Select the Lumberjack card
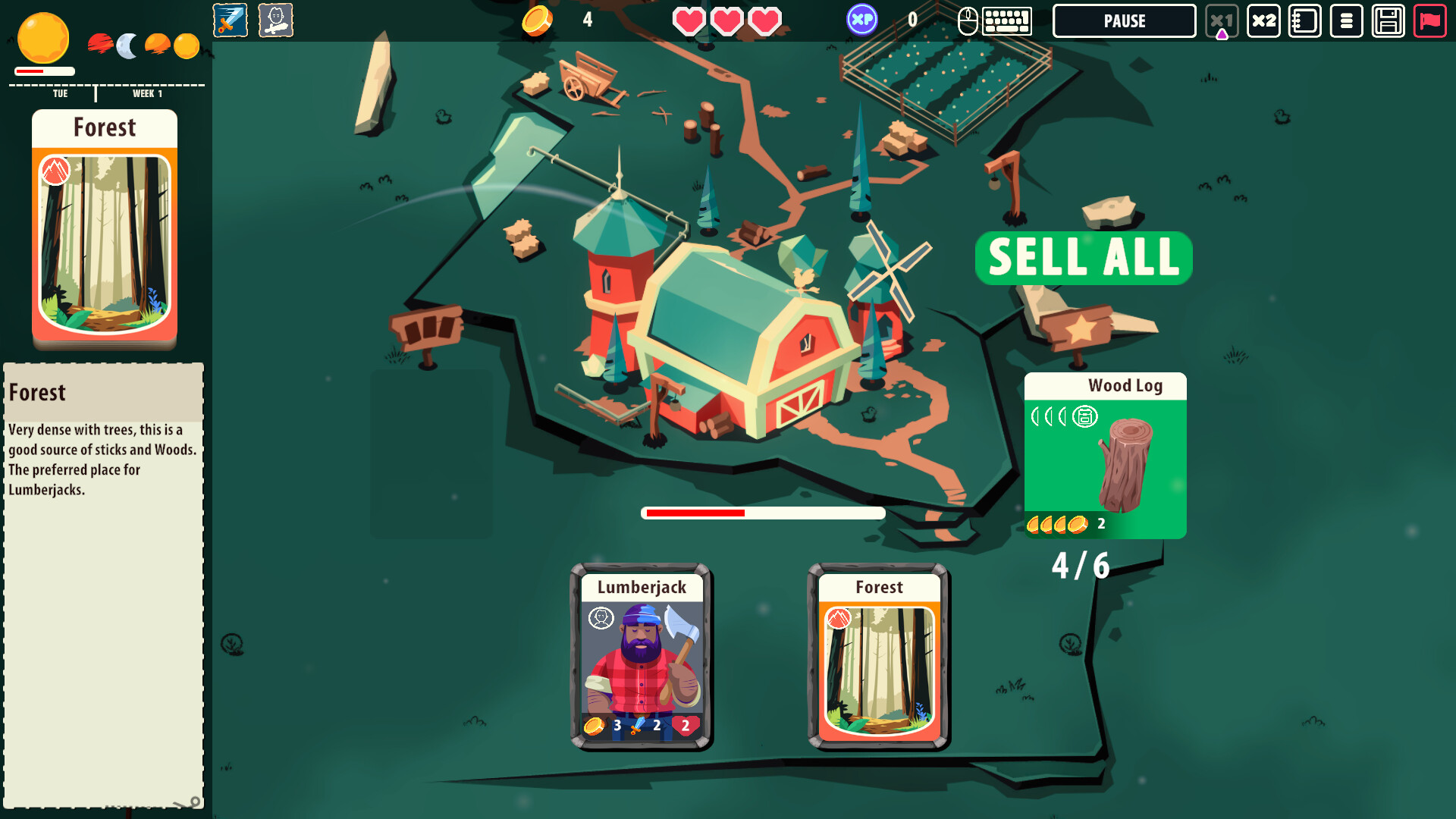Screen dimensions: 1456x819 642,657
